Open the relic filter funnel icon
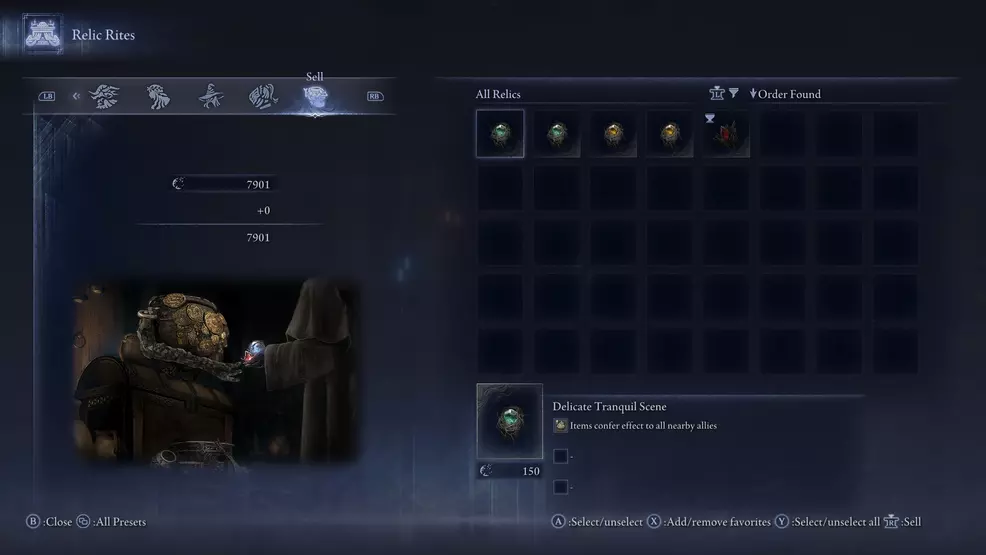The height and width of the screenshot is (555, 986). point(733,93)
